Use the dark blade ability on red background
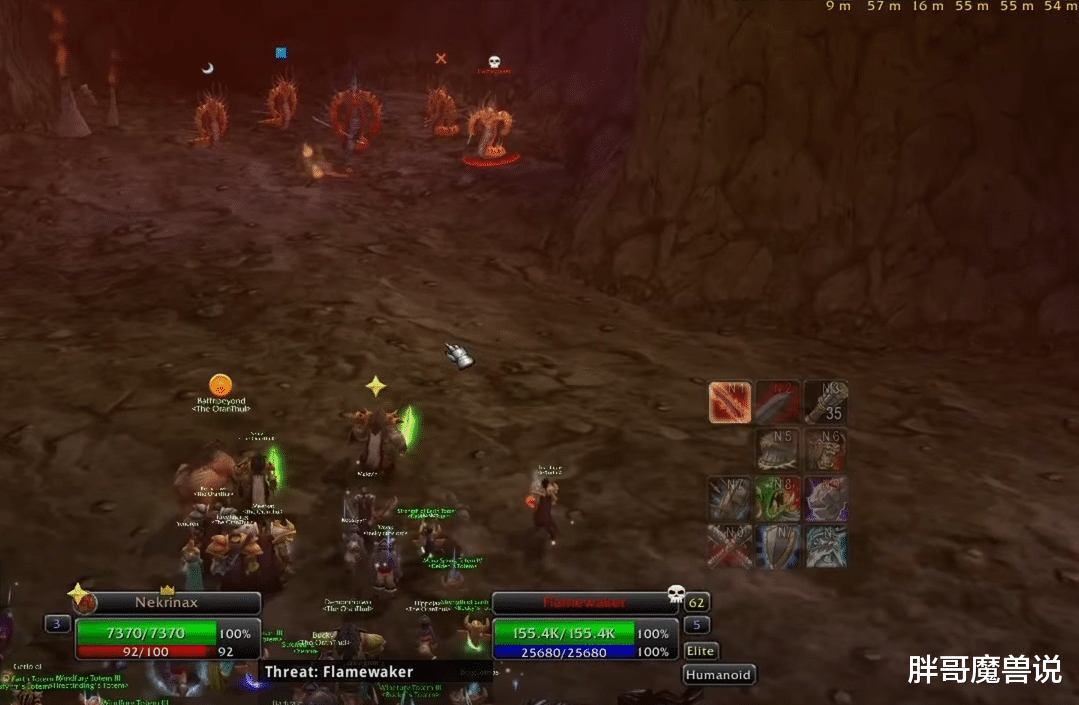Viewport: 1079px width, 705px height. pyautogui.click(x=778, y=402)
